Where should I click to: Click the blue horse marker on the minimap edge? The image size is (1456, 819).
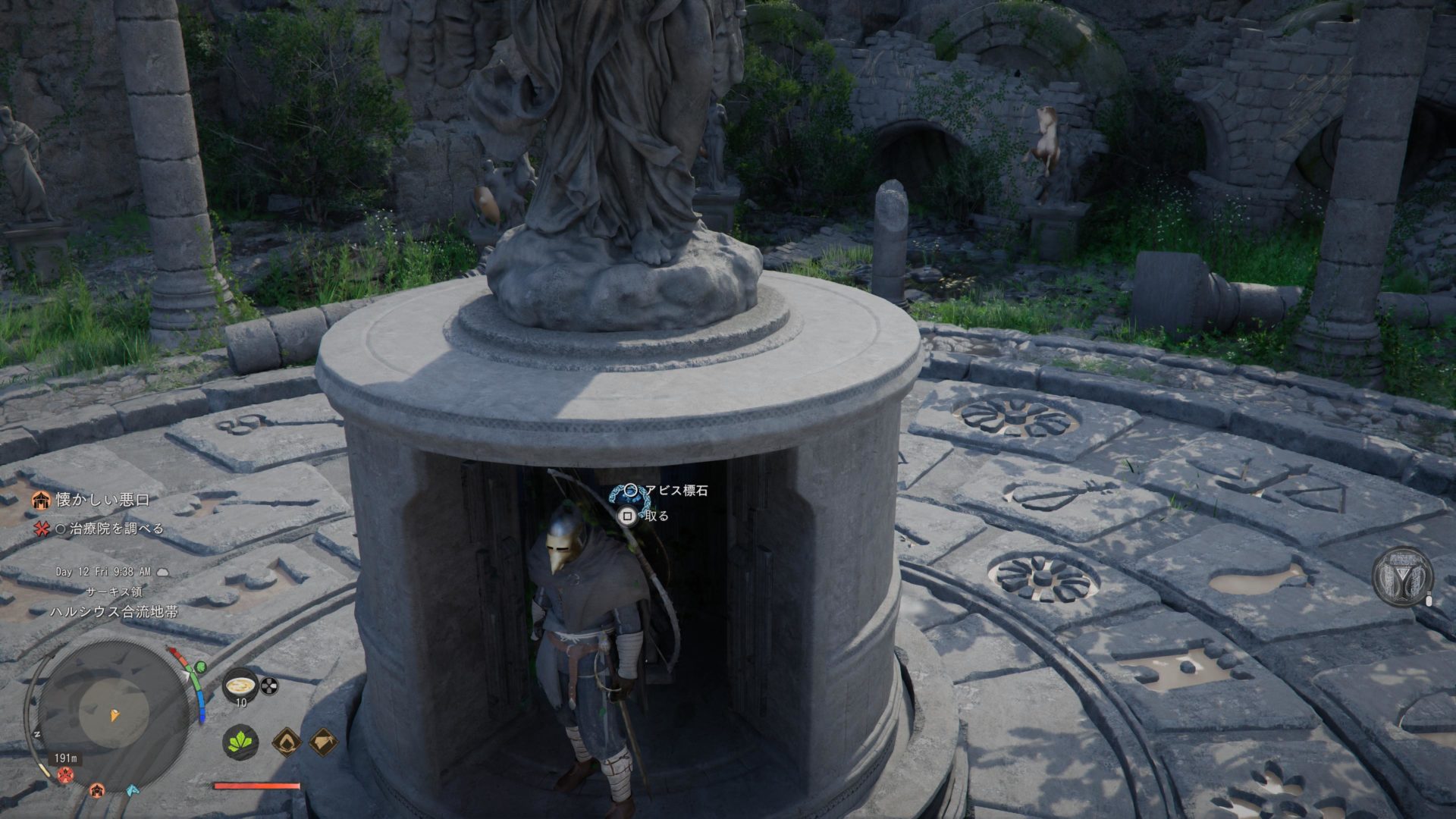(133, 789)
